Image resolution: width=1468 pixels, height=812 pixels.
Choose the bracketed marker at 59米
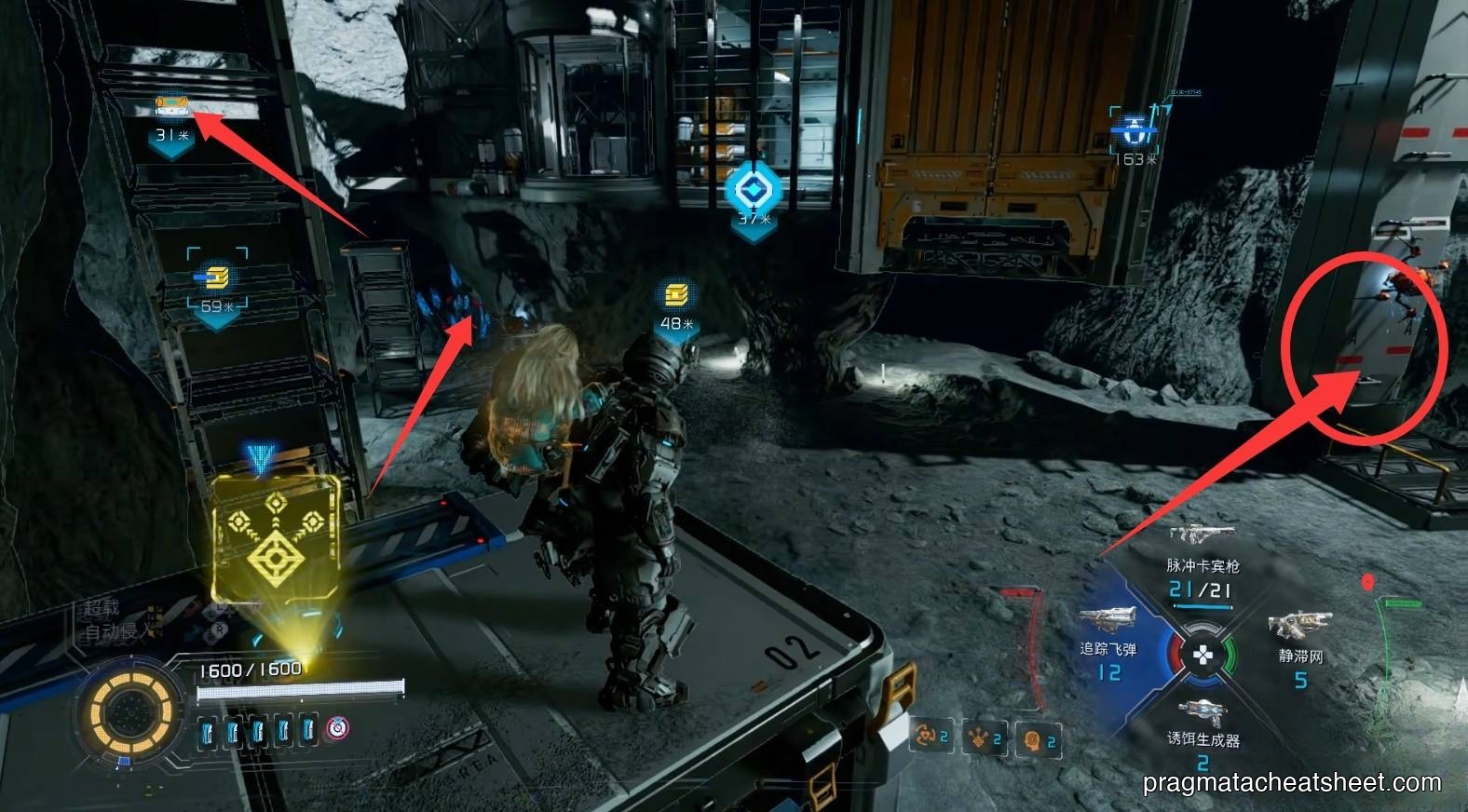tap(217, 277)
